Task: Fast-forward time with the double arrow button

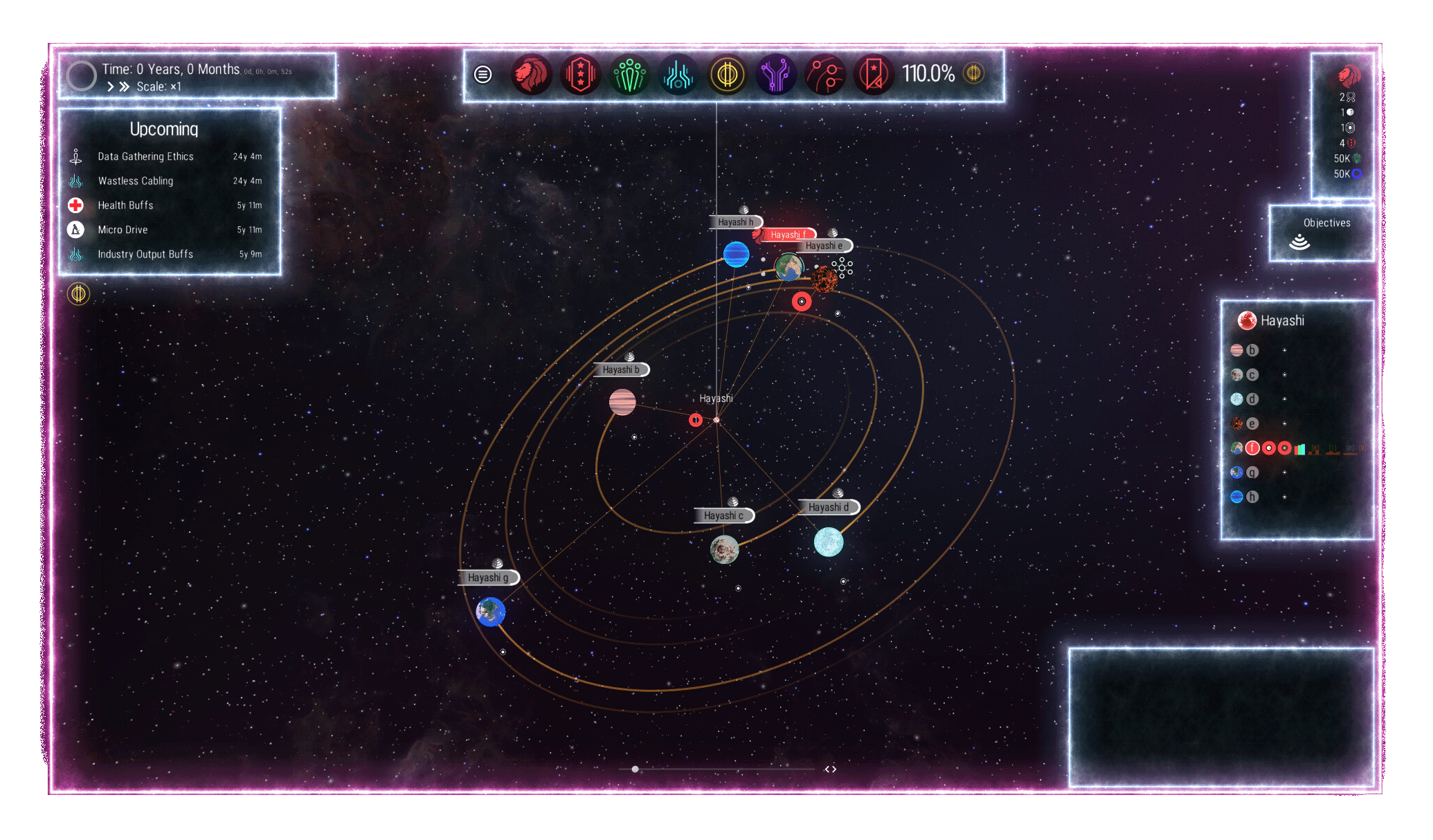Action: 125,86
